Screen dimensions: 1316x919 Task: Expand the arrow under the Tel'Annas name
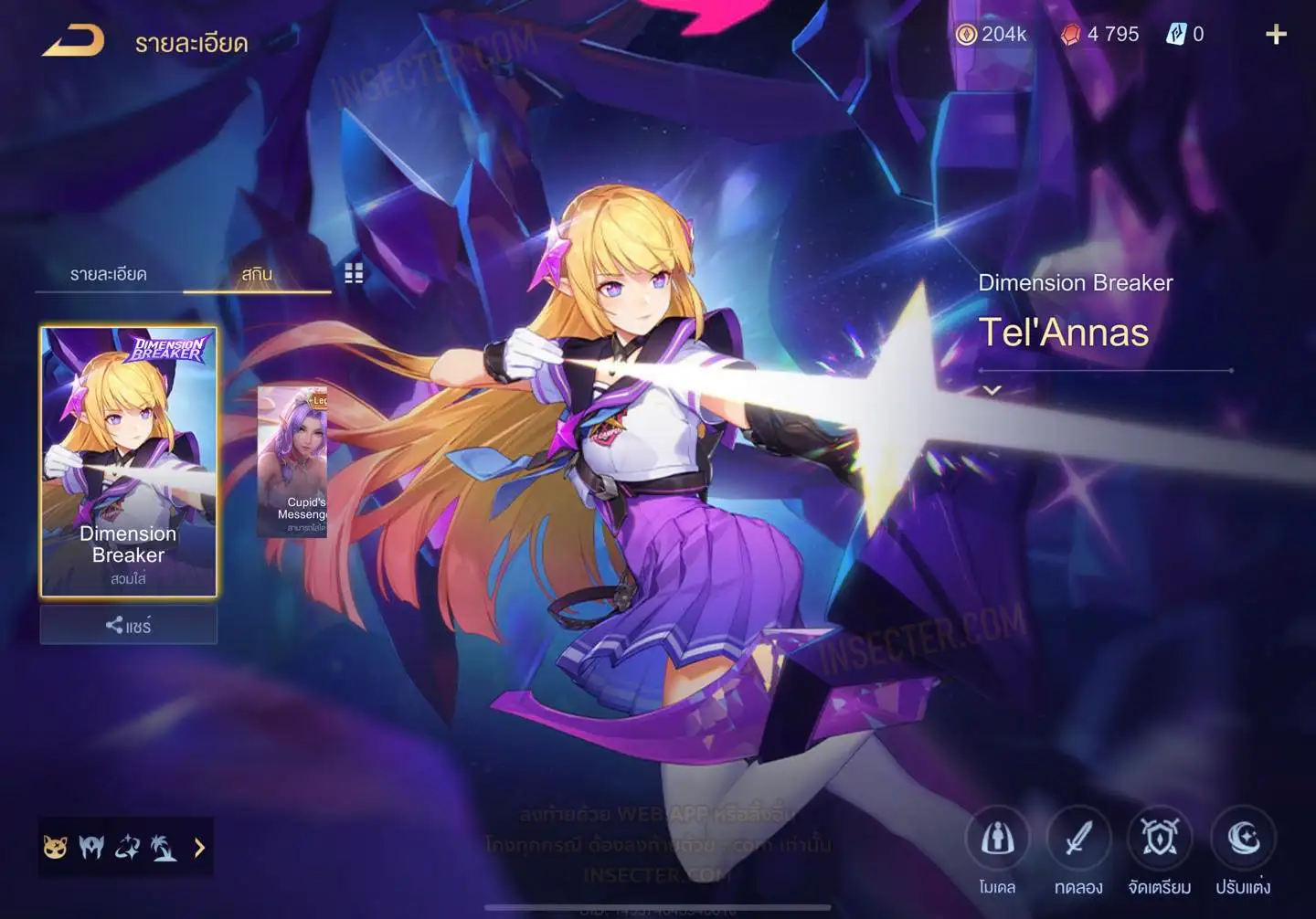(992, 390)
